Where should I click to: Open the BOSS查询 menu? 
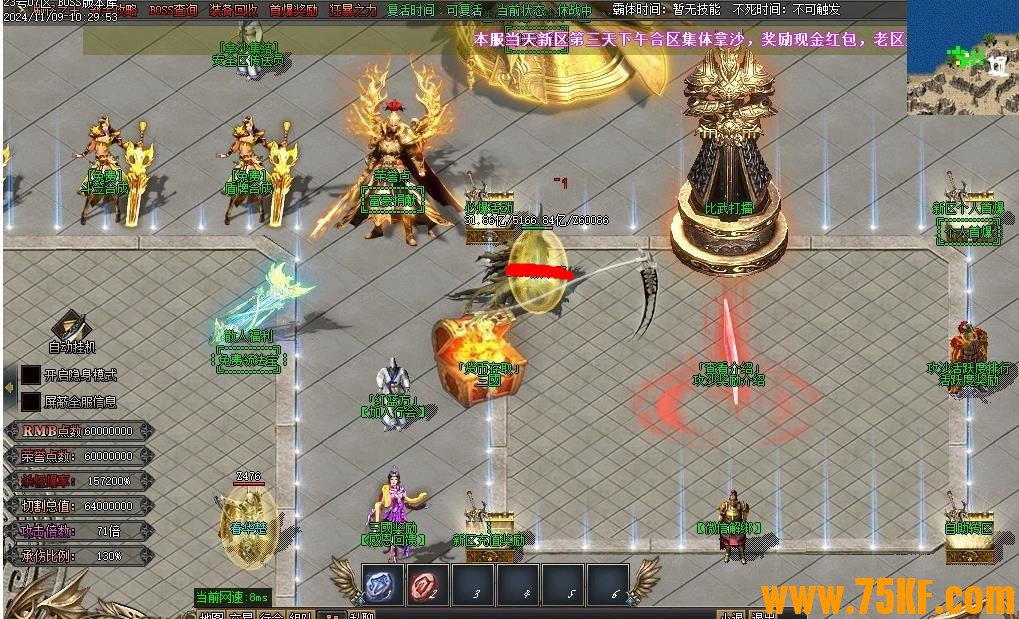[x=173, y=10]
